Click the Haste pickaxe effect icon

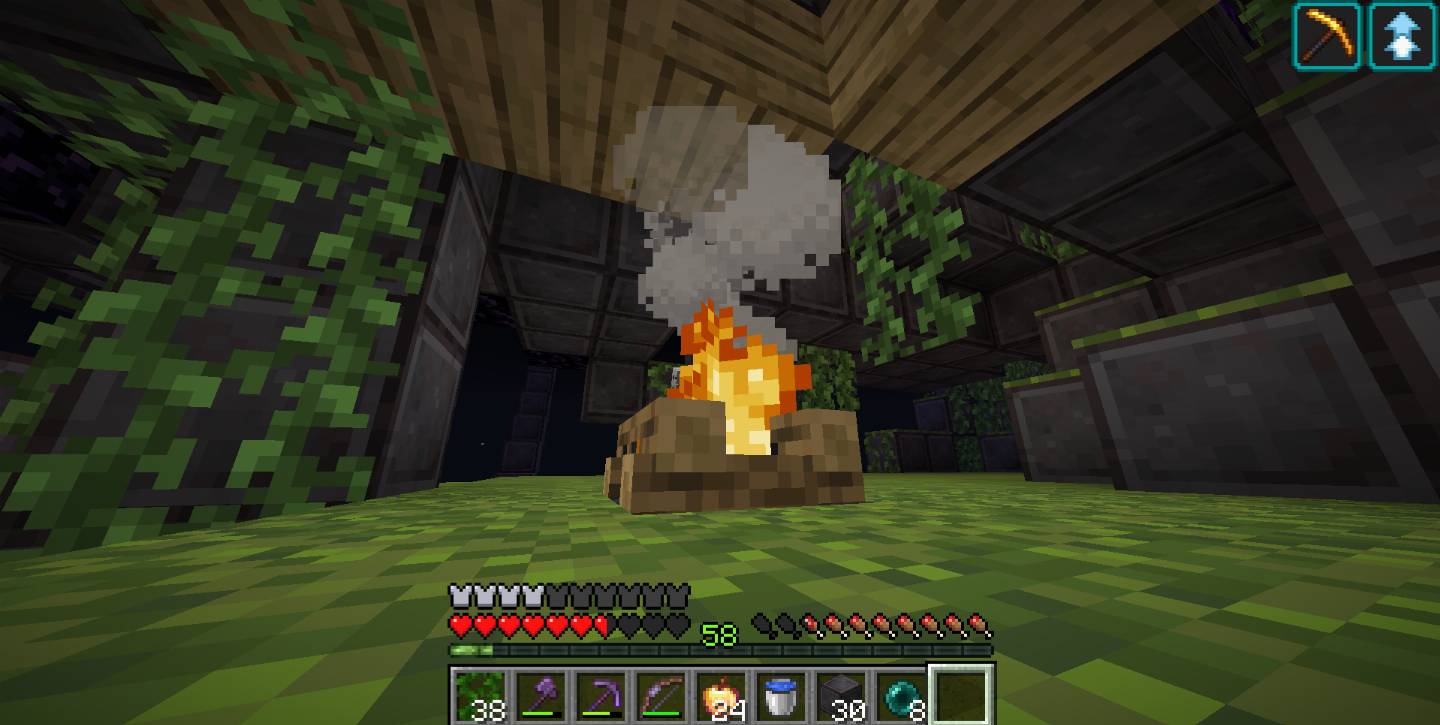(1328, 36)
